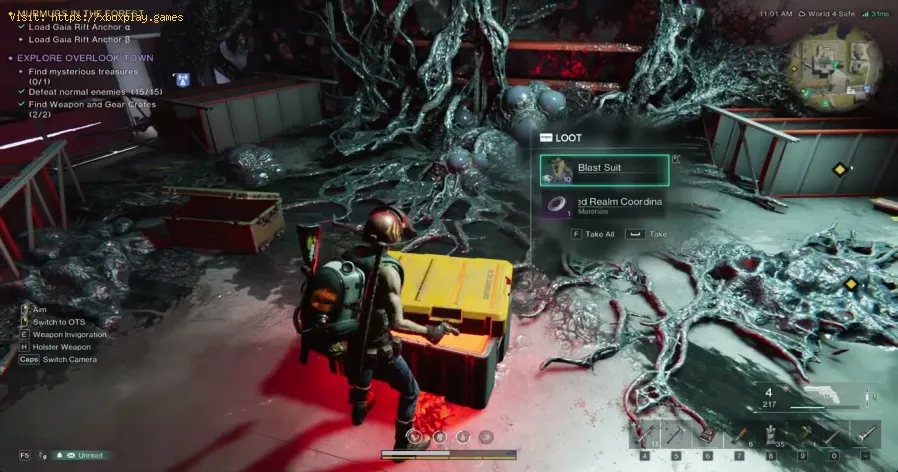Image resolution: width=898 pixels, height=472 pixels.
Task: Select the turret item in hotbar slot 9
Action: 802,433
